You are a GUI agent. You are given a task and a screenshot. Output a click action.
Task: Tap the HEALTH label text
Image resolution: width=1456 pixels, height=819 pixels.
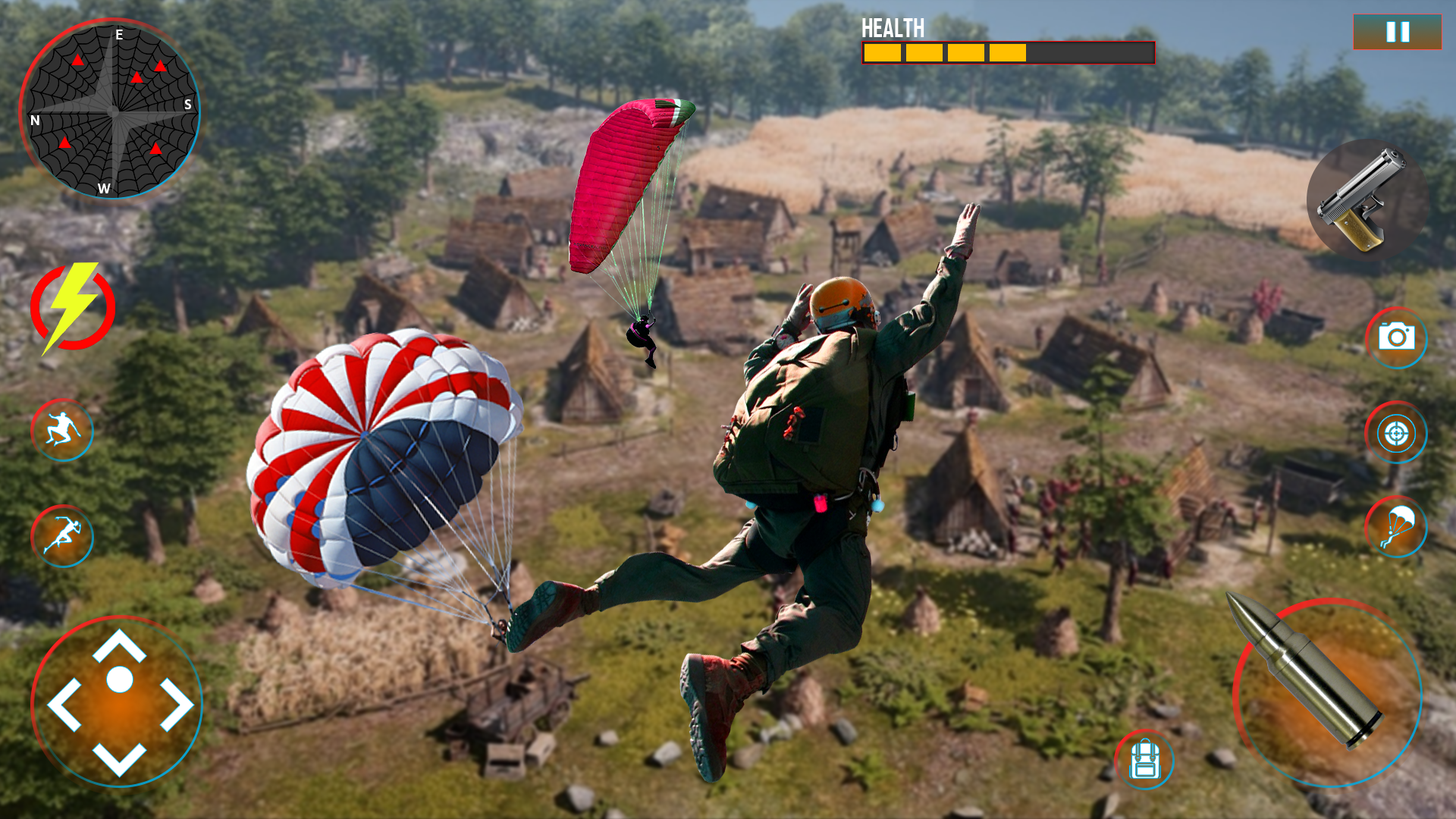pos(892,29)
